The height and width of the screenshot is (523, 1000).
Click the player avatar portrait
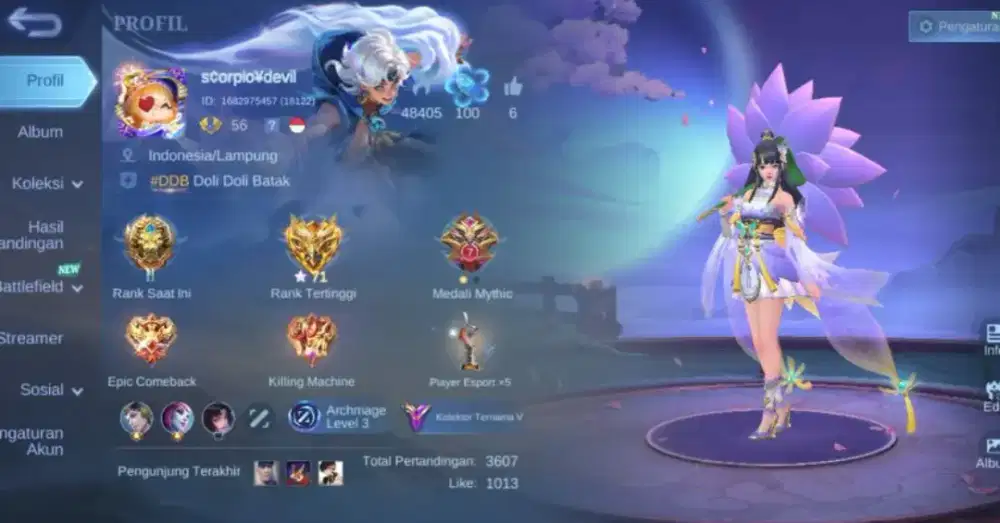click(x=150, y=101)
